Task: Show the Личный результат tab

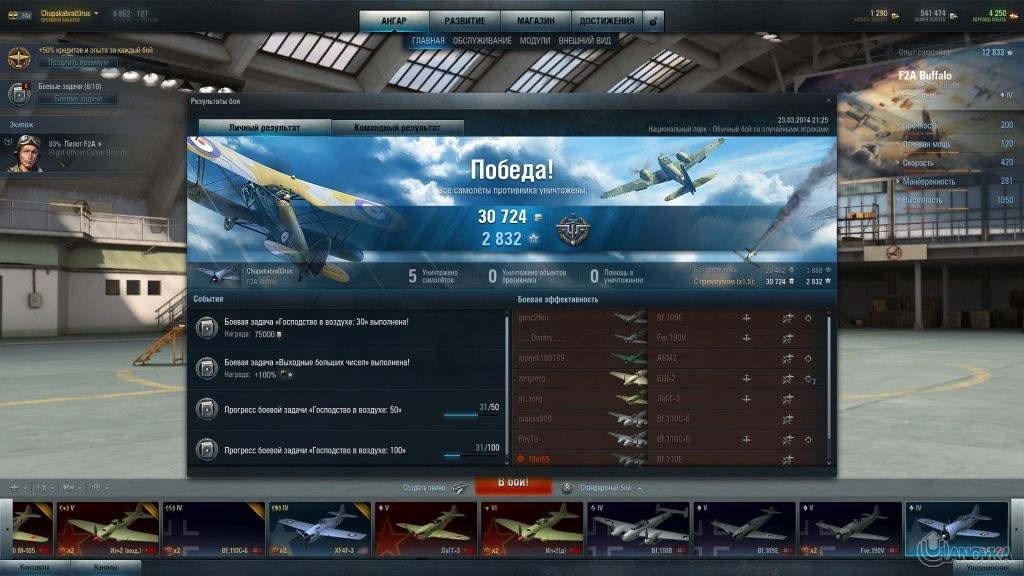Action: tap(265, 128)
